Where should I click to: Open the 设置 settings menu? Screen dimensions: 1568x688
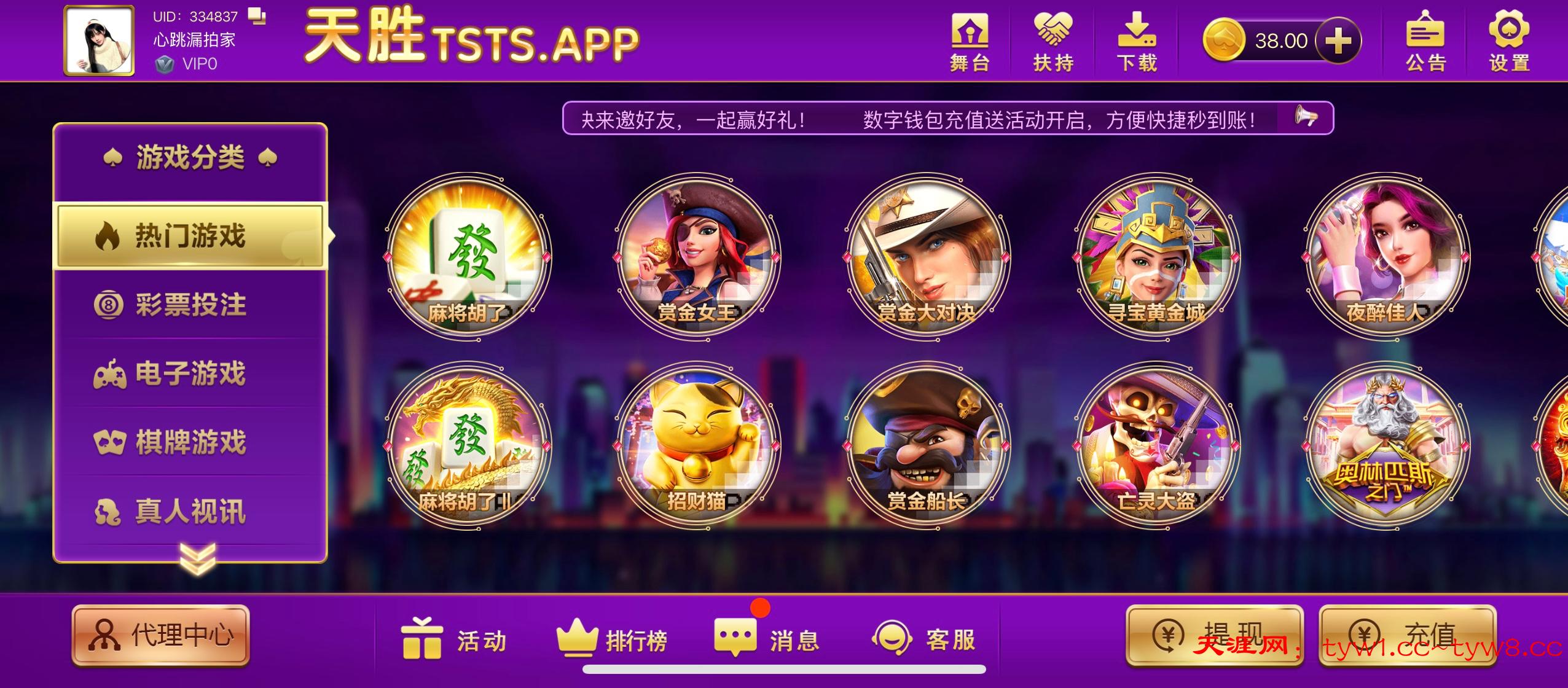point(1509,42)
